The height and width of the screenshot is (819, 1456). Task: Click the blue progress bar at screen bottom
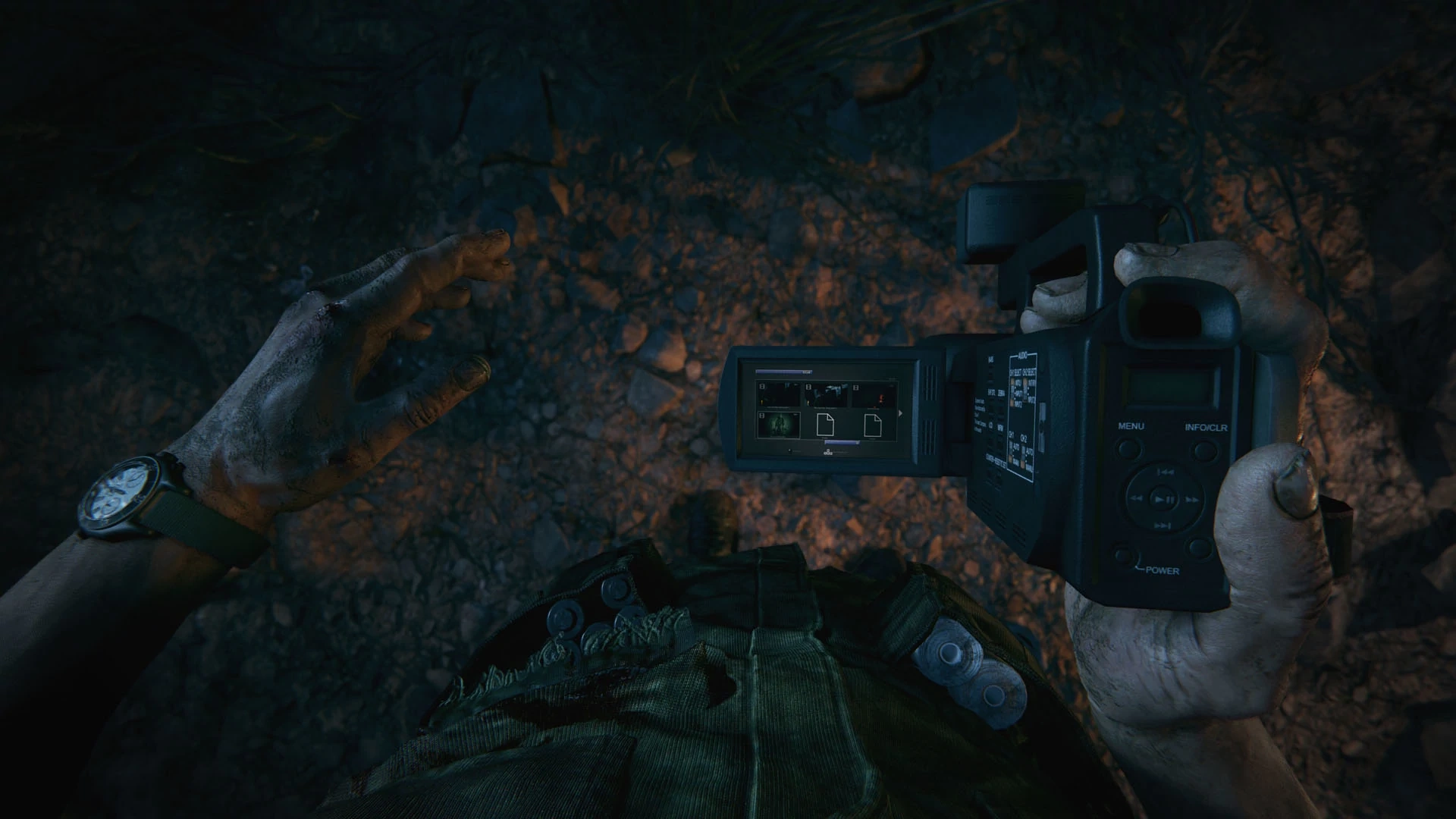[x=842, y=442]
